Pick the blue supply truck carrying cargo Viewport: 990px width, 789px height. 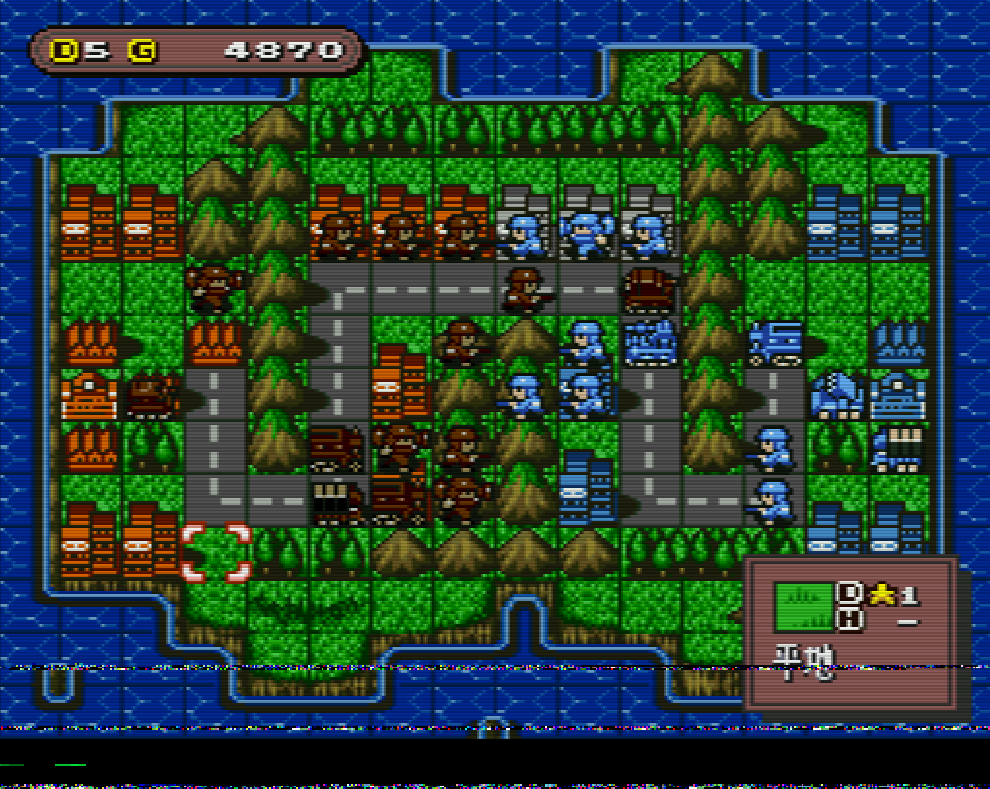896,447
